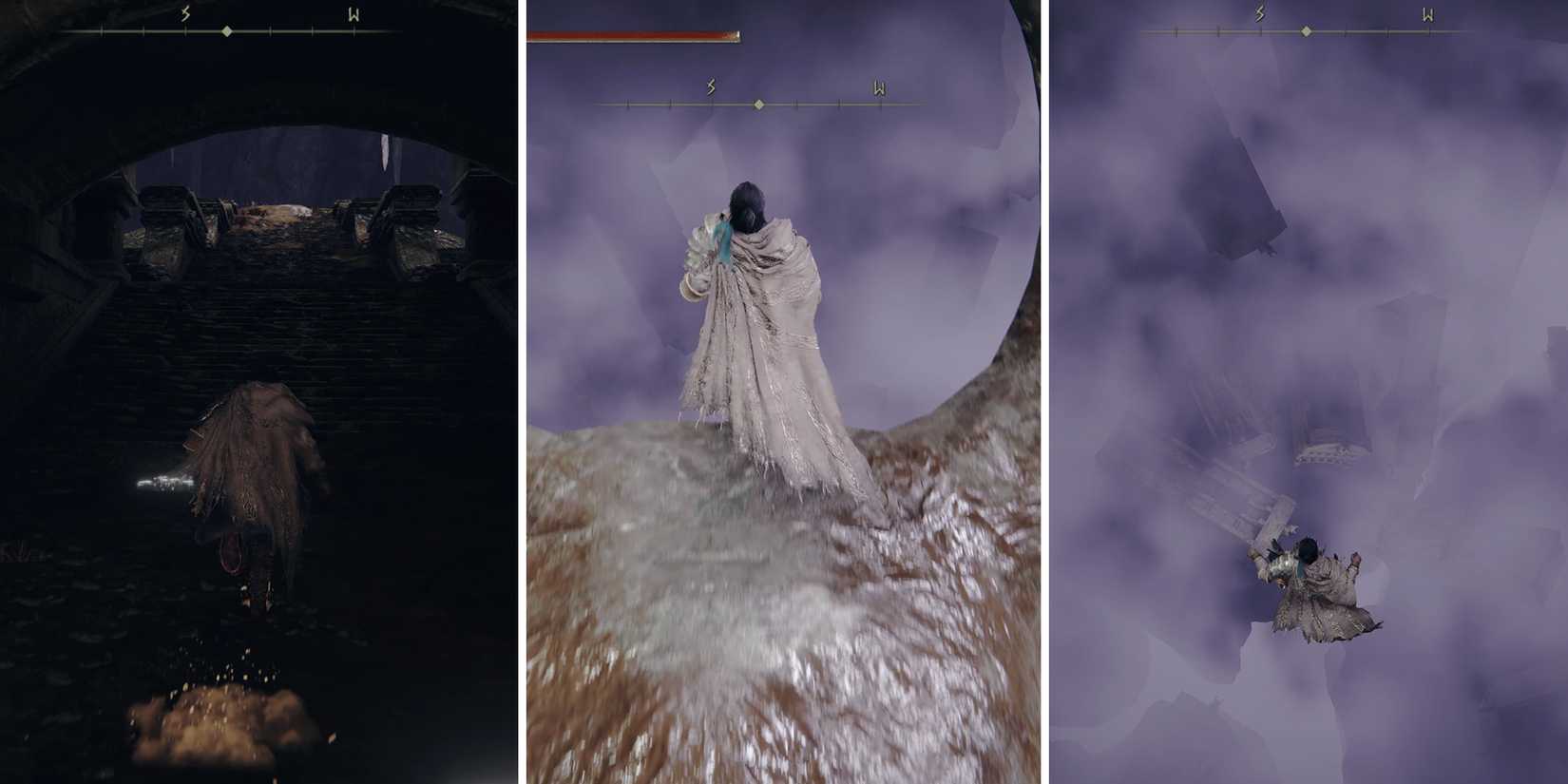Viewport: 1568px width, 784px height.
Task: Click the falling character in the right panel
Action: coord(1311,589)
